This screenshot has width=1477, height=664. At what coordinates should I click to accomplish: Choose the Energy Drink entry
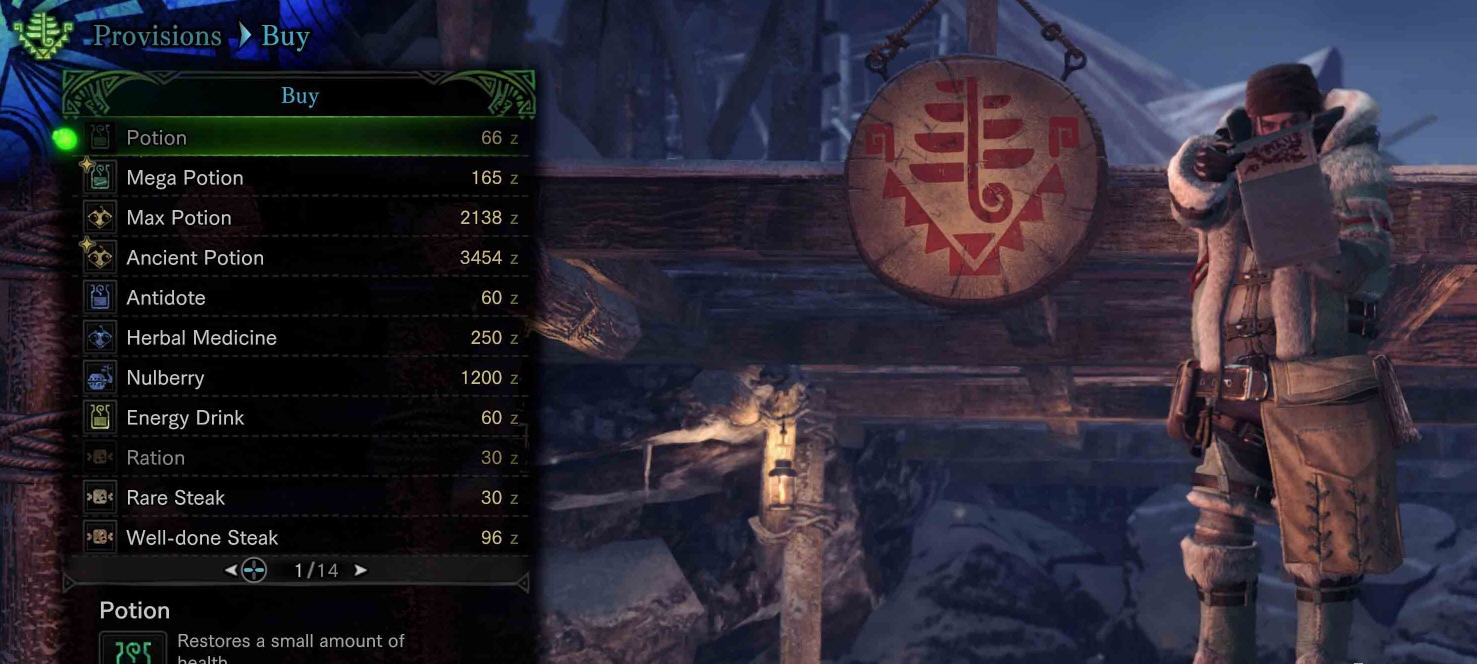click(300, 418)
